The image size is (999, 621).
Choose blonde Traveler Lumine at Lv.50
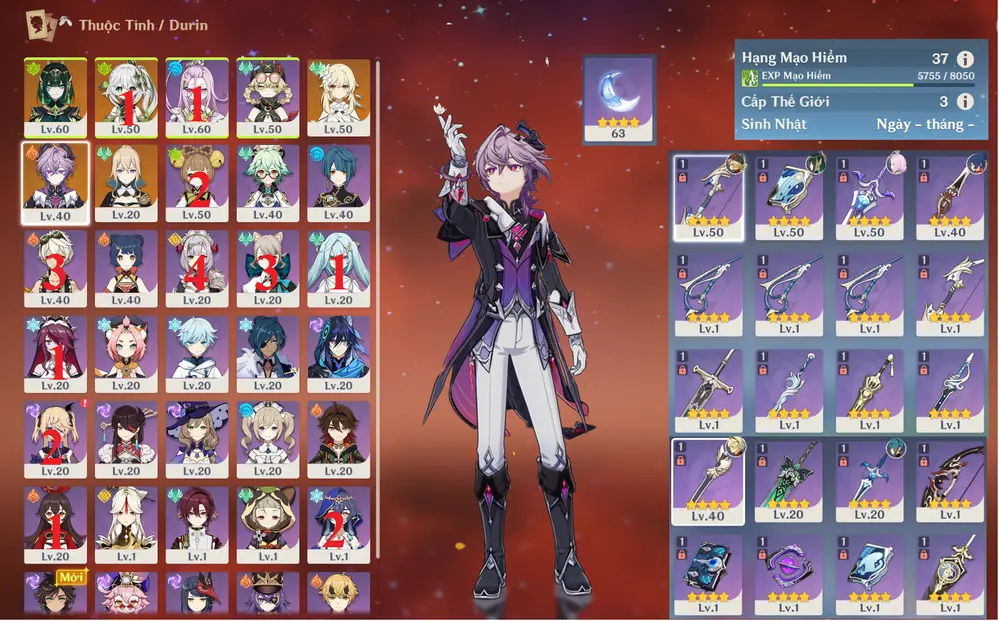(x=339, y=98)
